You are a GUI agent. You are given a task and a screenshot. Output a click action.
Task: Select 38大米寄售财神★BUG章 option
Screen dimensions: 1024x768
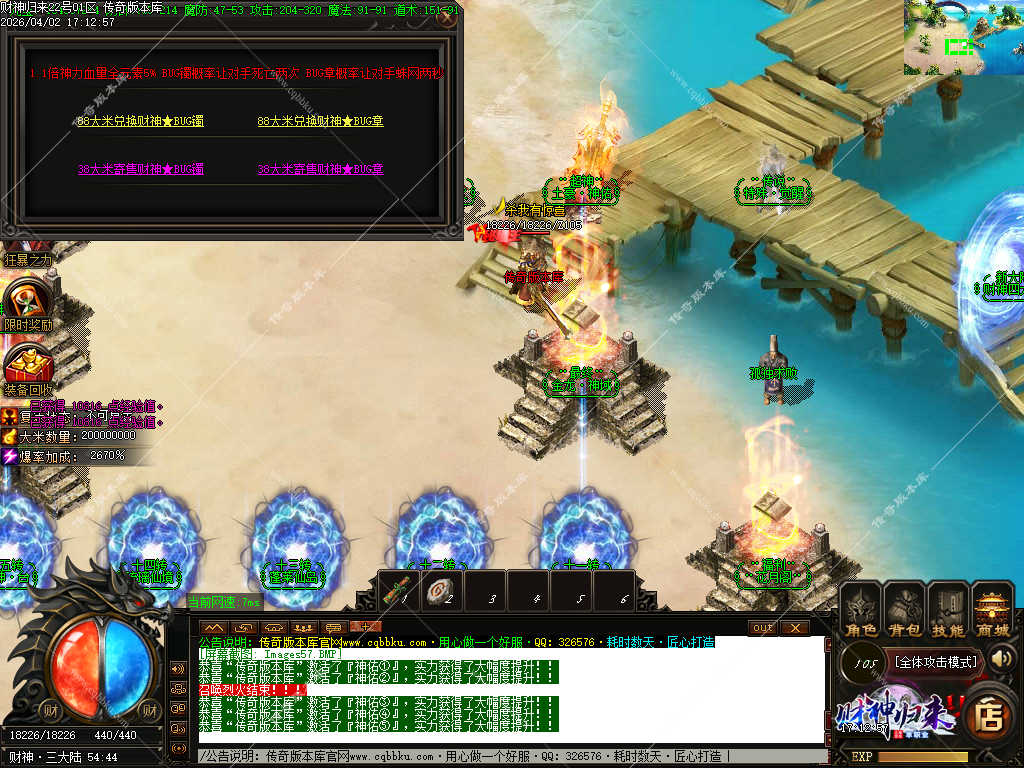[x=320, y=170]
